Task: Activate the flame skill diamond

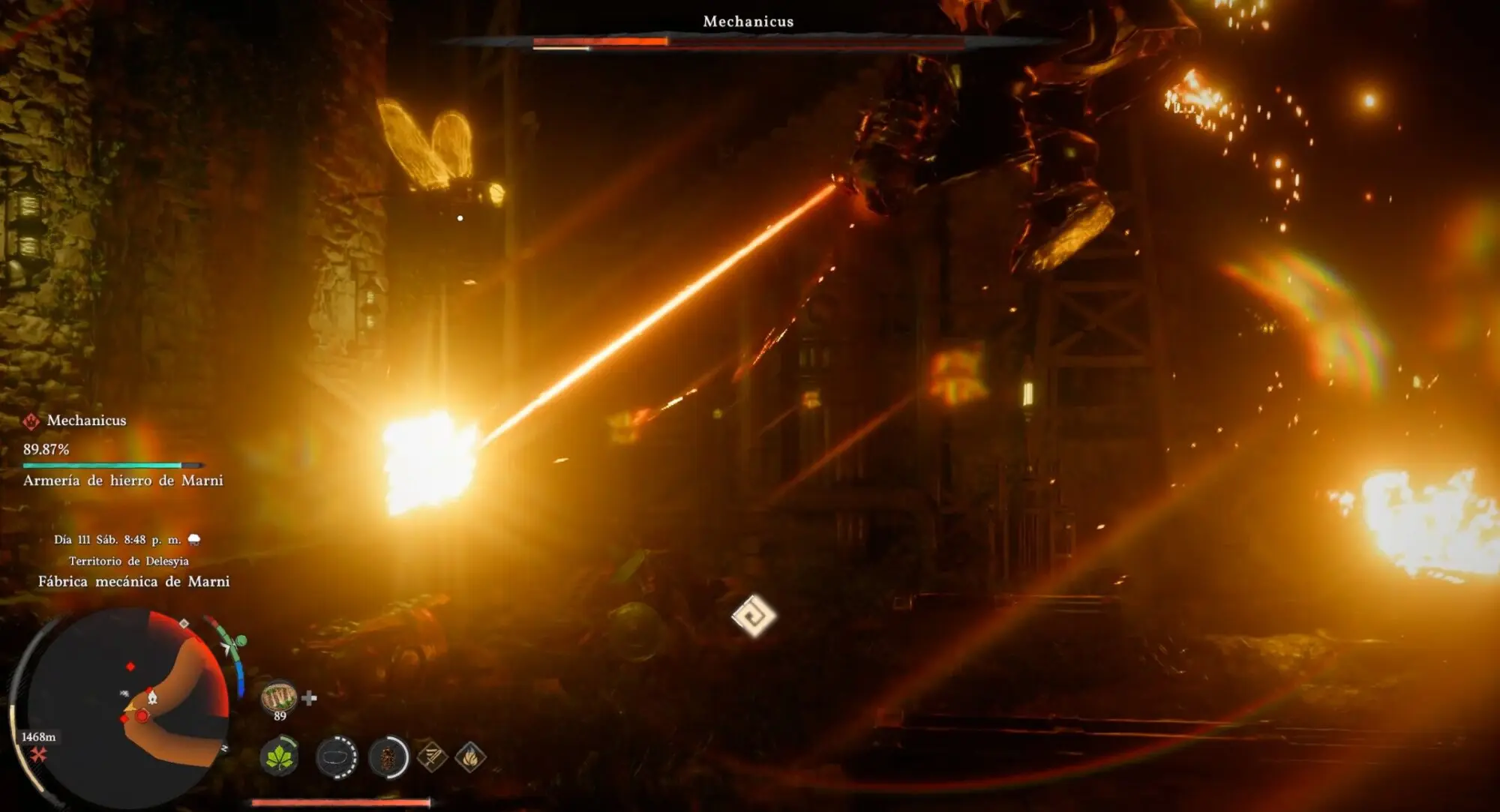Action: [x=470, y=757]
